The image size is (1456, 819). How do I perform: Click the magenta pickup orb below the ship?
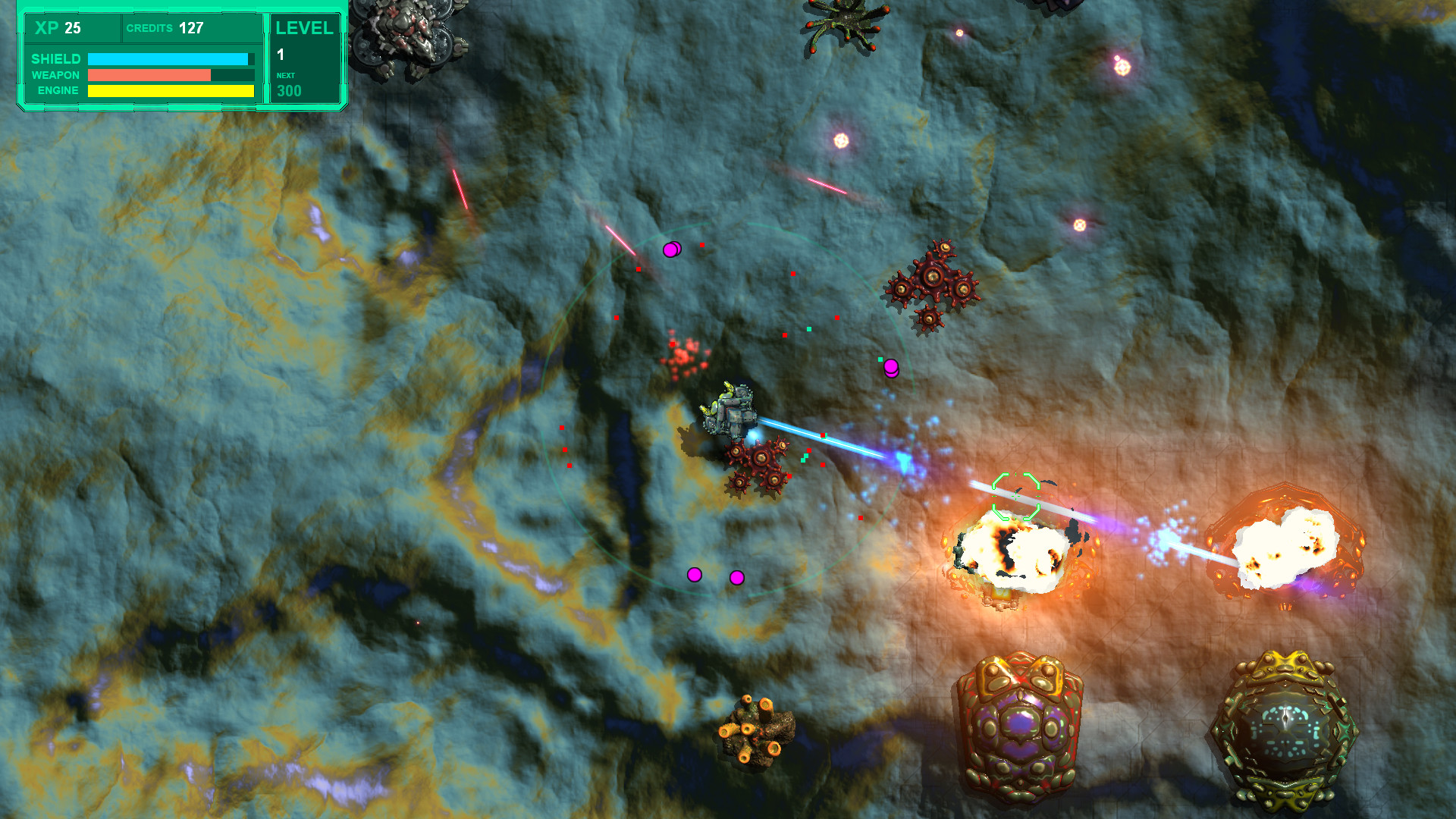coord(695,575)
